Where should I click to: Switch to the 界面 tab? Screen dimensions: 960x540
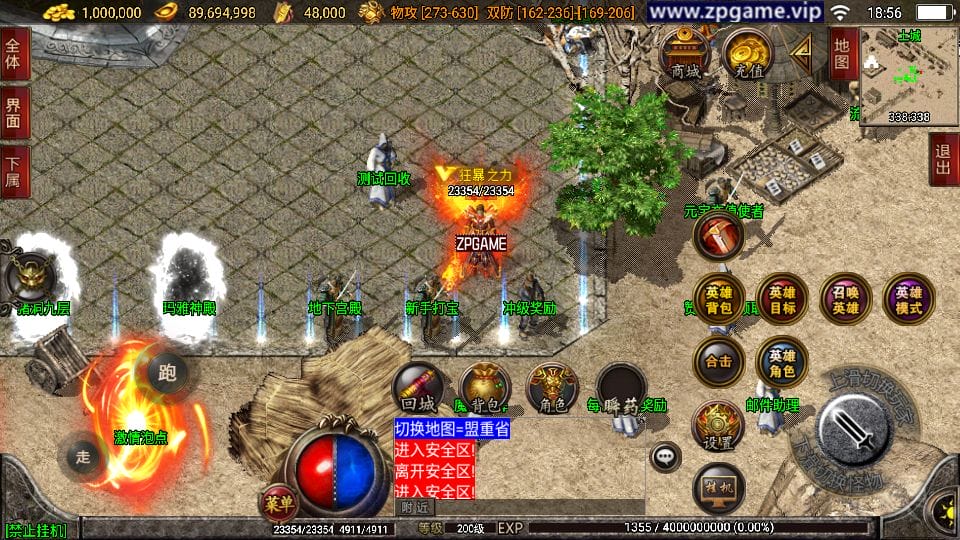[x=14, y=110]
